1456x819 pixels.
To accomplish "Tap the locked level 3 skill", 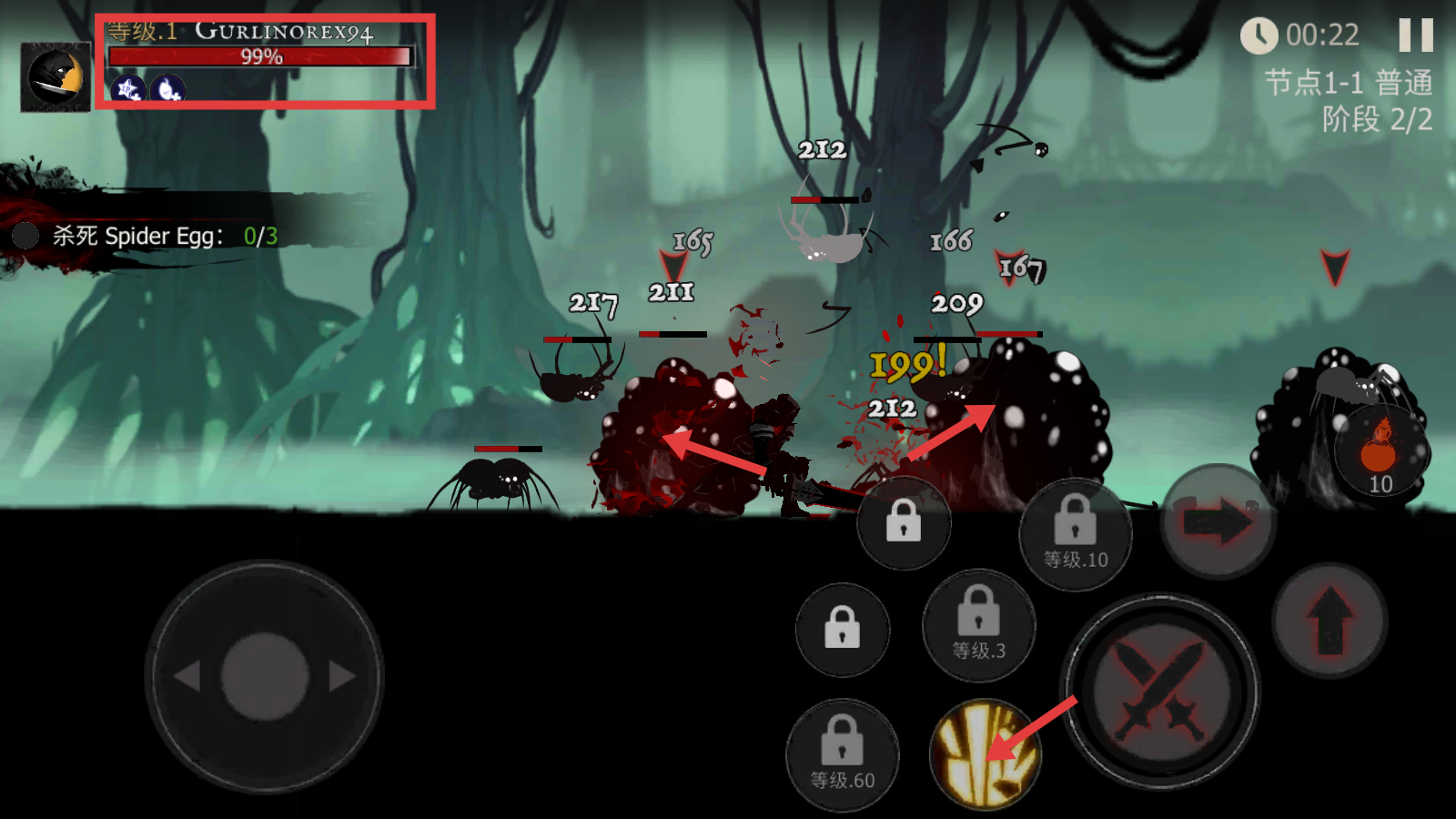I will click(x=979, y=625).
